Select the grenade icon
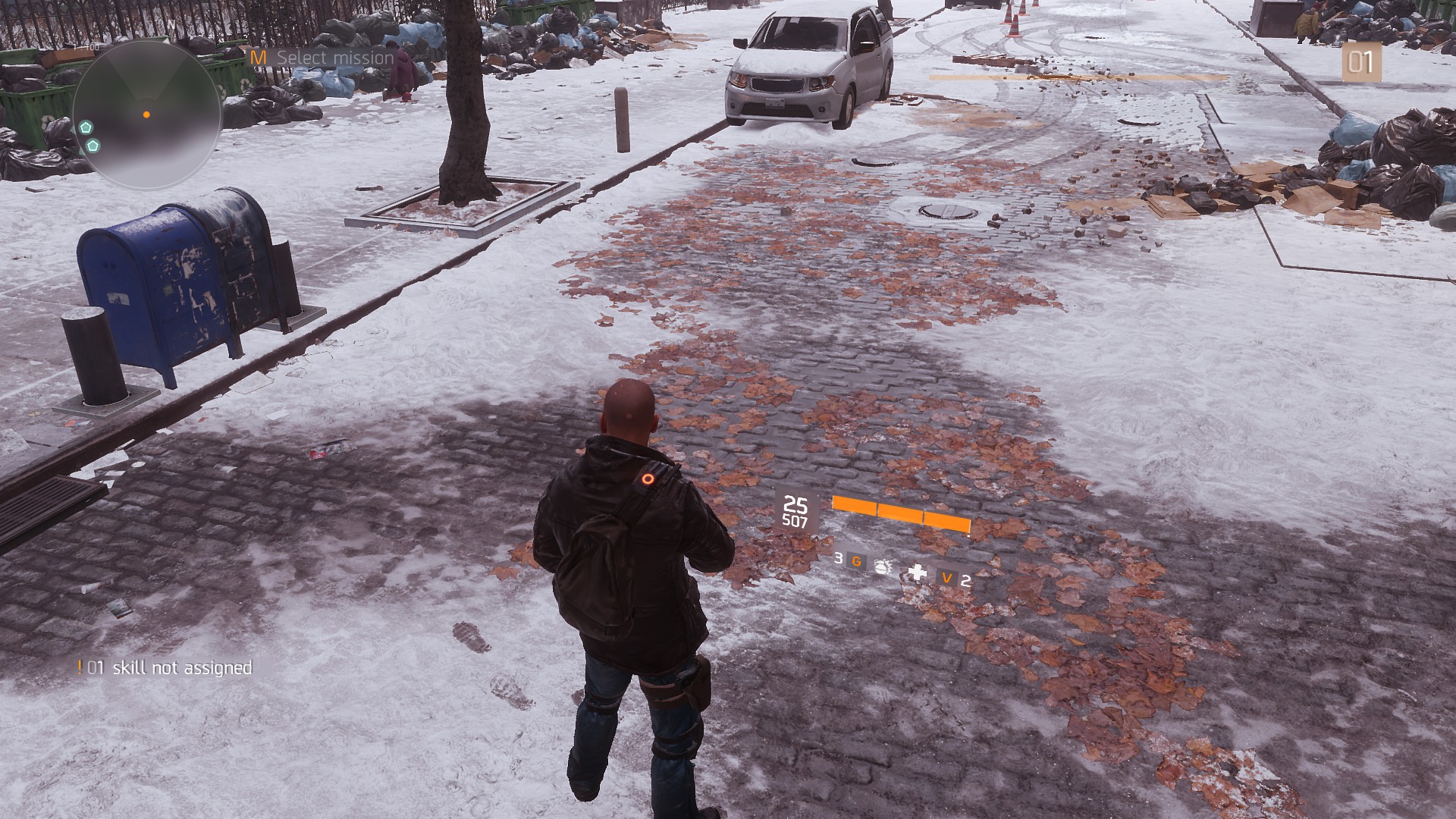 point(883,565)
